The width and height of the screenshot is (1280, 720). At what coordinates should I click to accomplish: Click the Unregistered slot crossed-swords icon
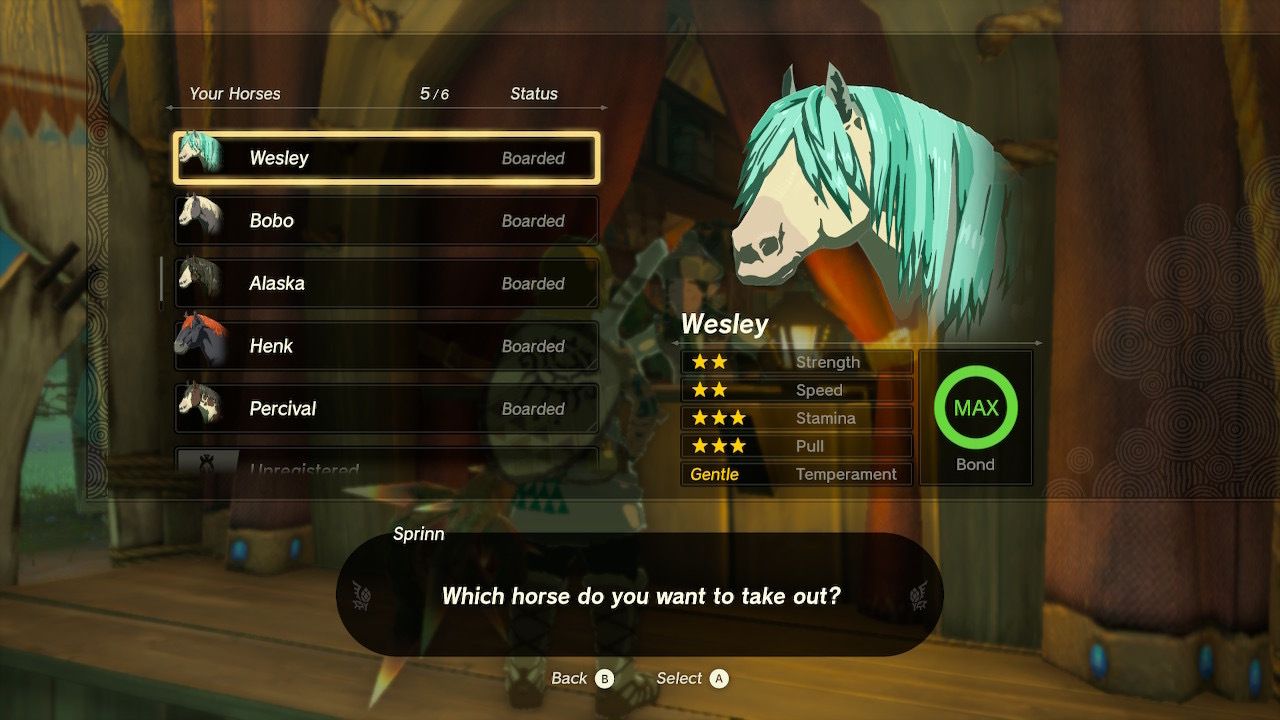tap(208, 465)
